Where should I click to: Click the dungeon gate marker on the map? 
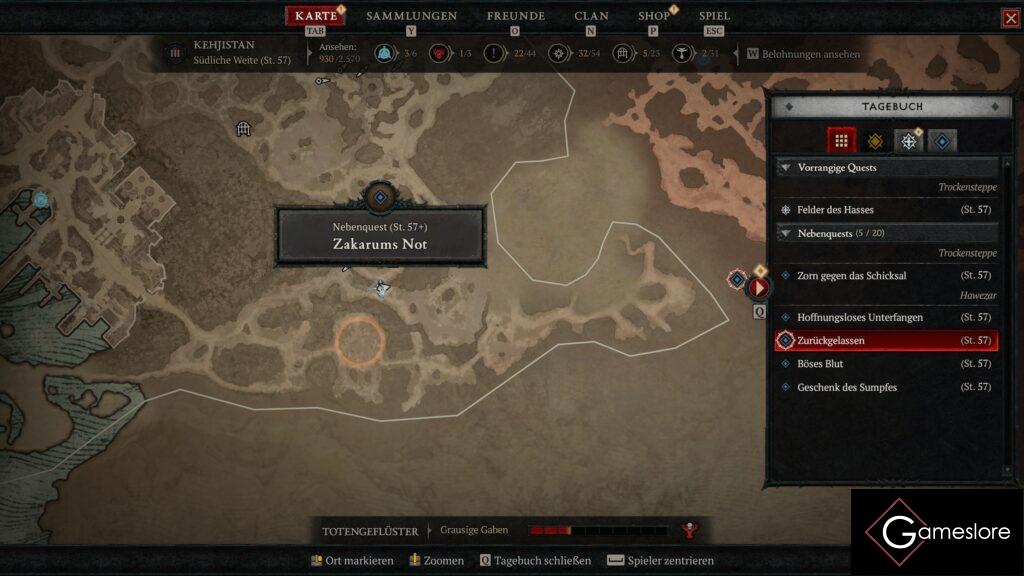242,129
